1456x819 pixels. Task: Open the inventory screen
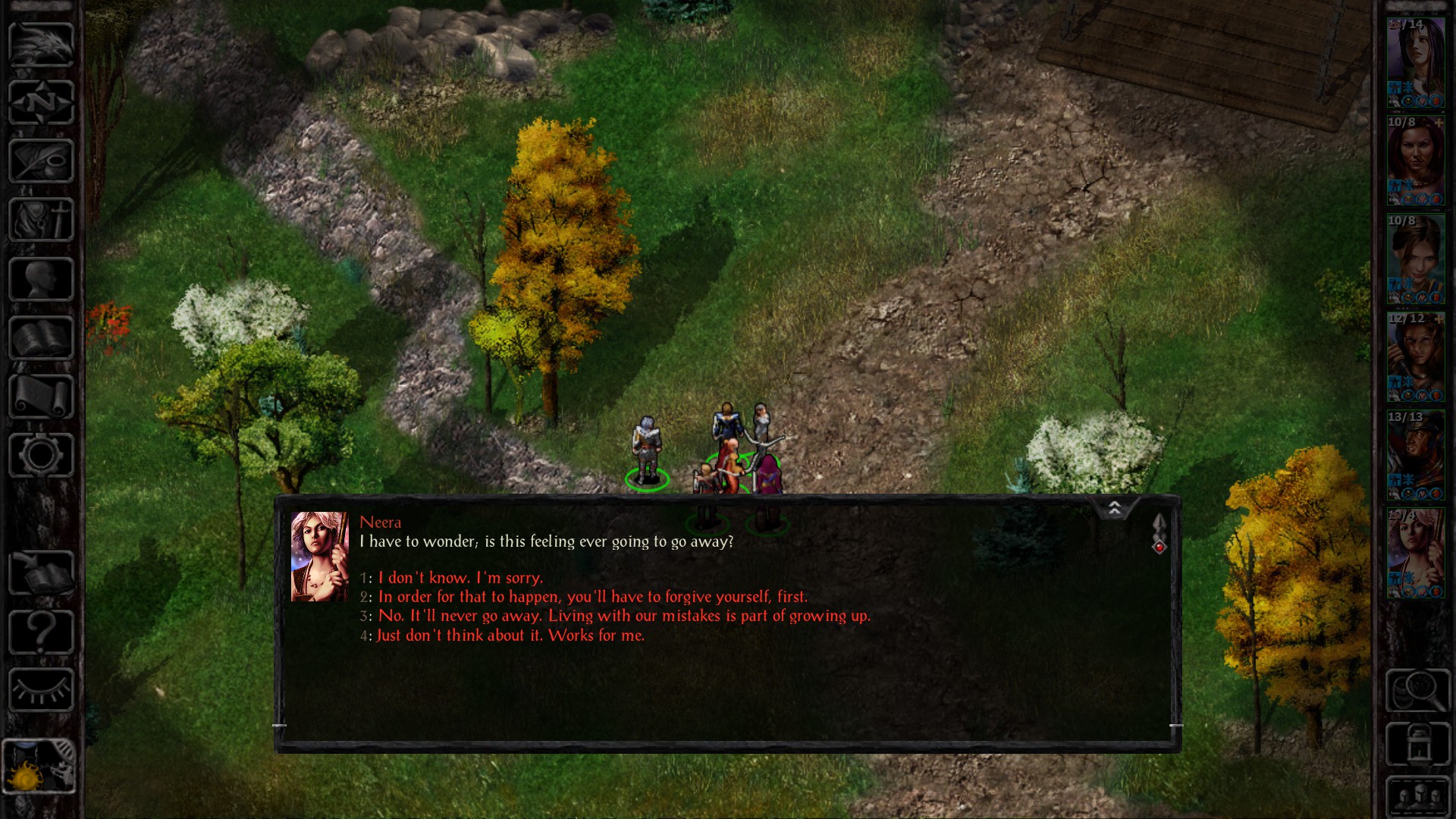click(x=42, y=218)
